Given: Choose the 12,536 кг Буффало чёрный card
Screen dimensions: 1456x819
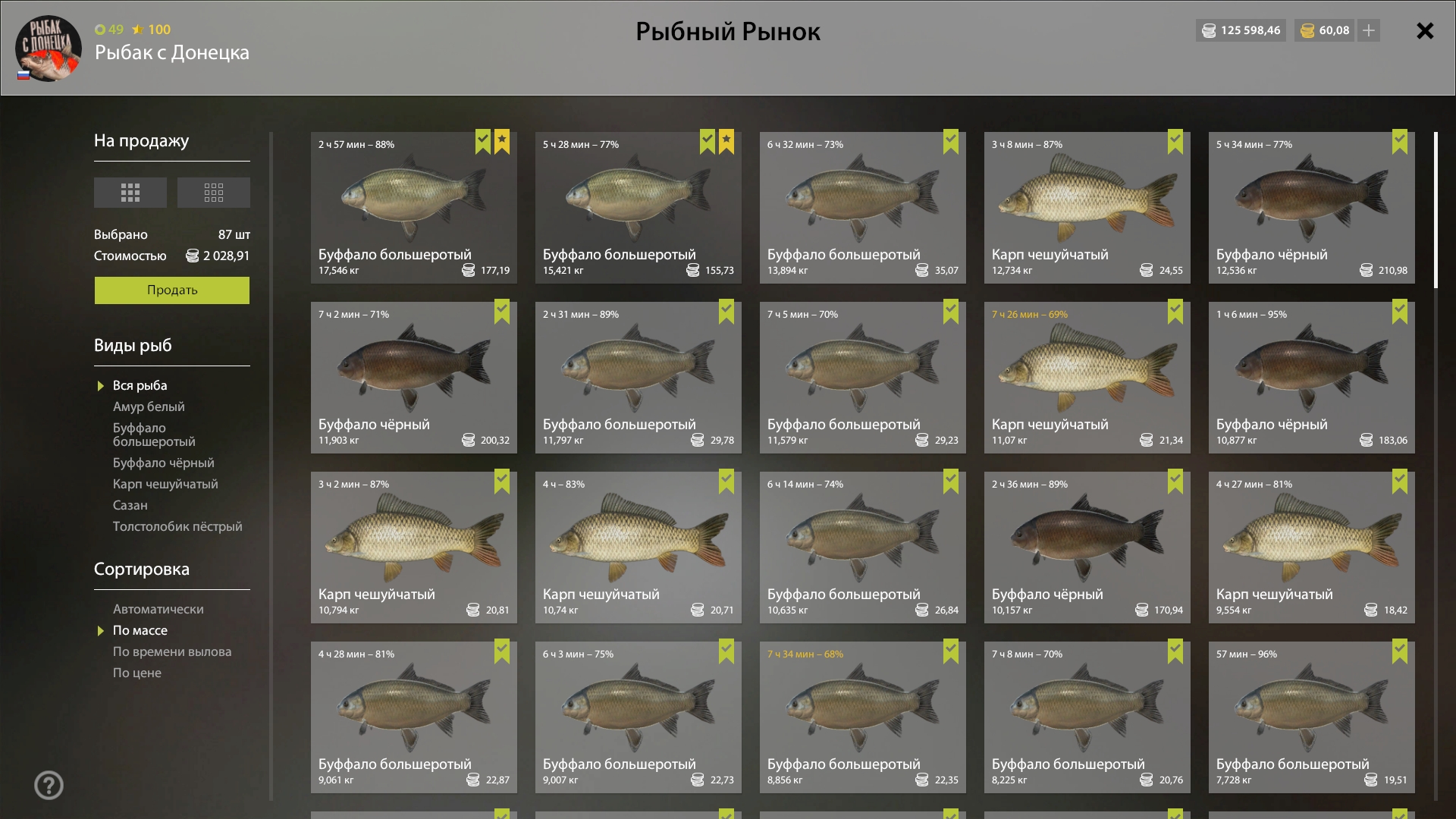Looking at the screenshot, I should [1311, 208].
